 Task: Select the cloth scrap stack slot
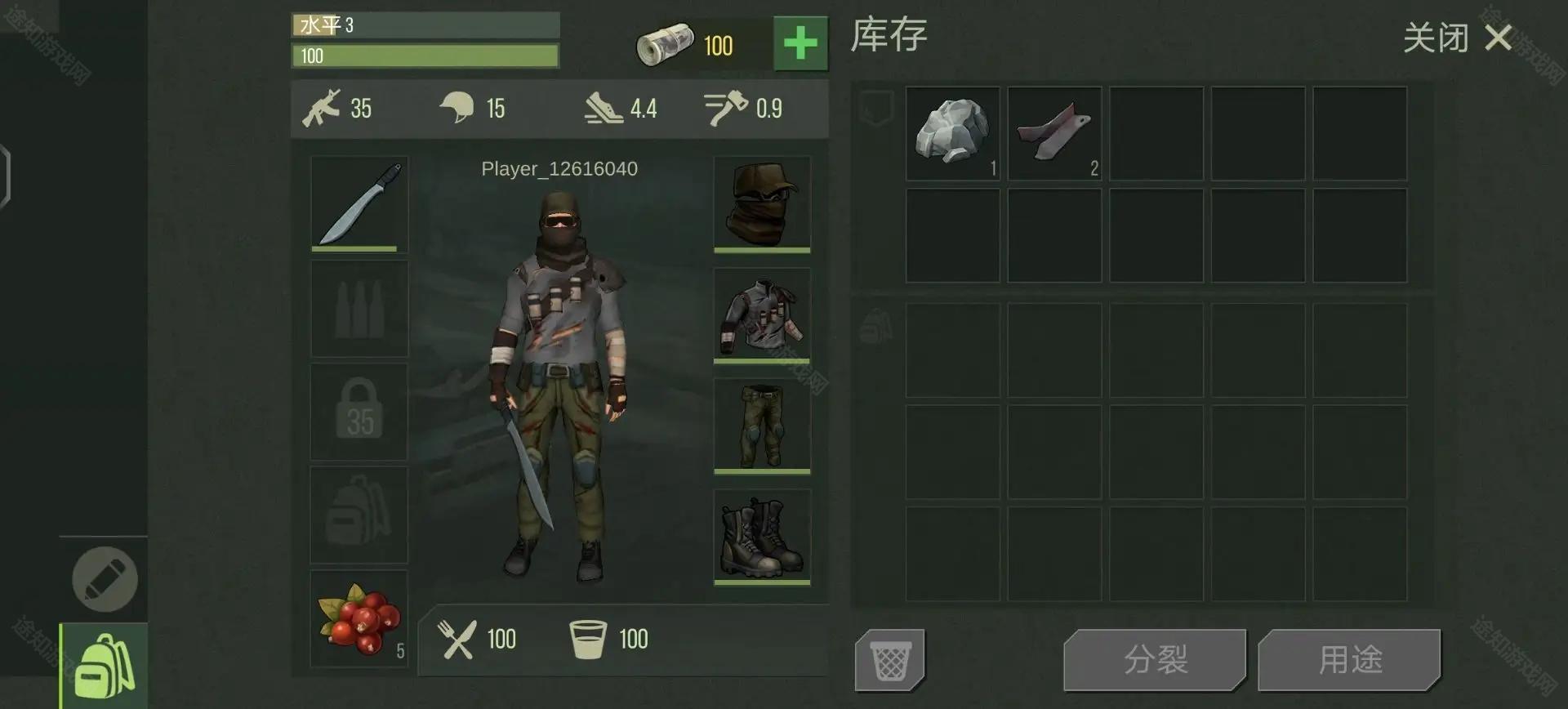coord(1054,133)
